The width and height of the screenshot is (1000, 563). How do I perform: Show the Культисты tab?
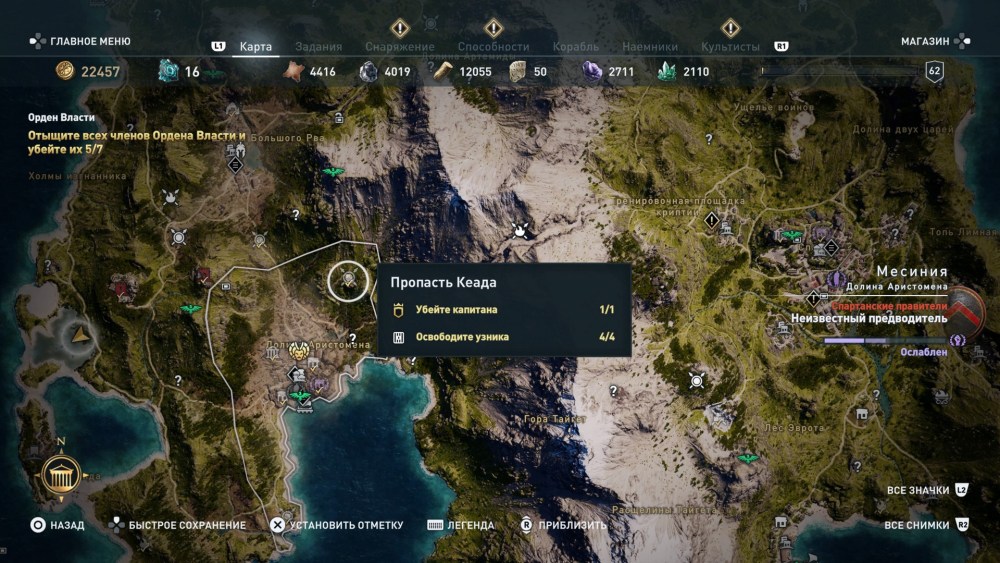pyautogui.click(x=730, y=46)
